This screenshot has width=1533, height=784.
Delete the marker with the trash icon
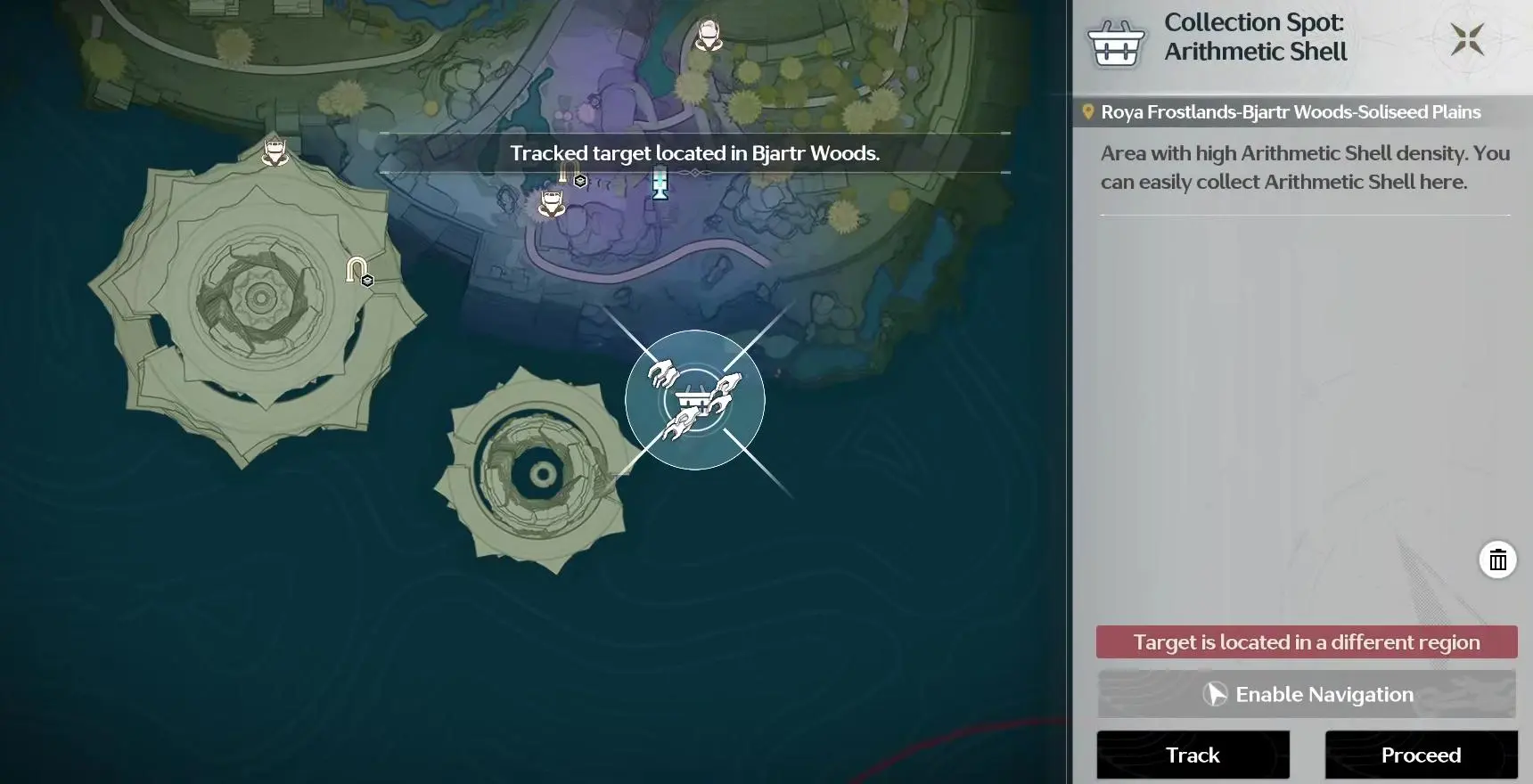coord(1497,559)
